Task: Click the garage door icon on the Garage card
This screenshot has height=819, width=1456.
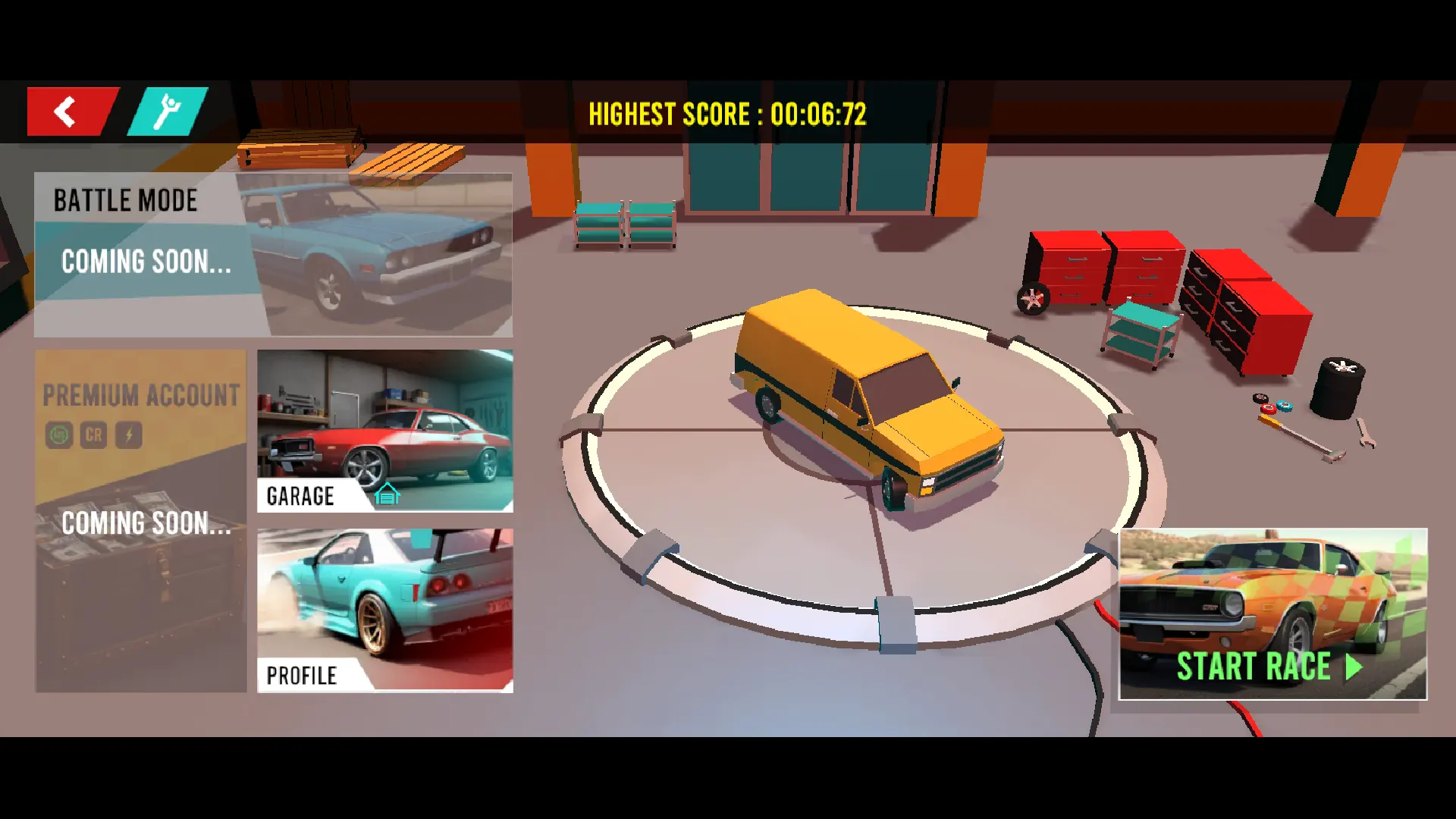Action: coord(388,494)
